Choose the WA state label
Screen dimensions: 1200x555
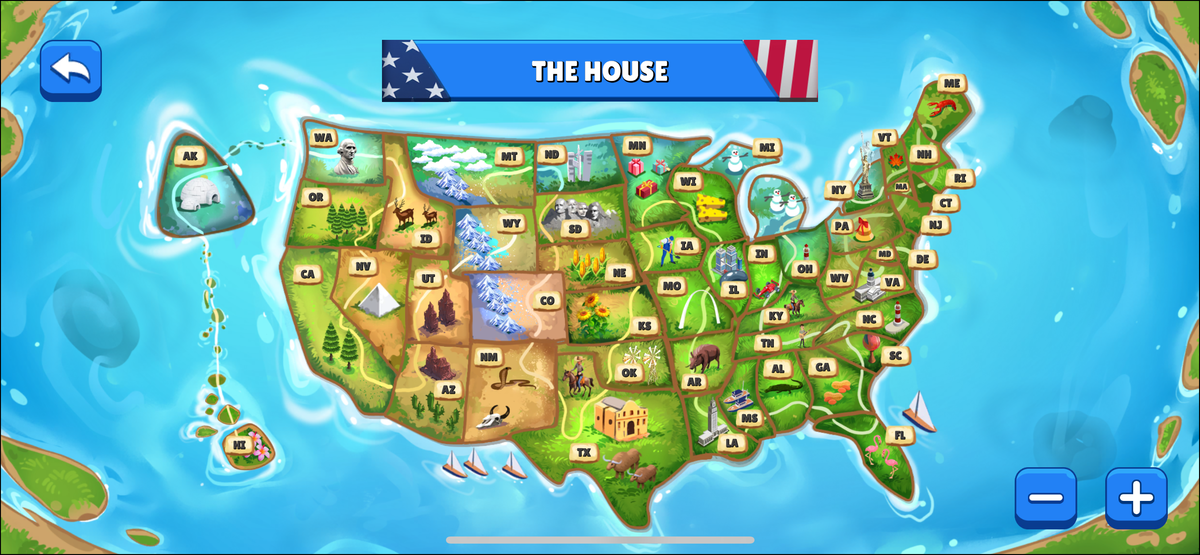coord(322,138)
